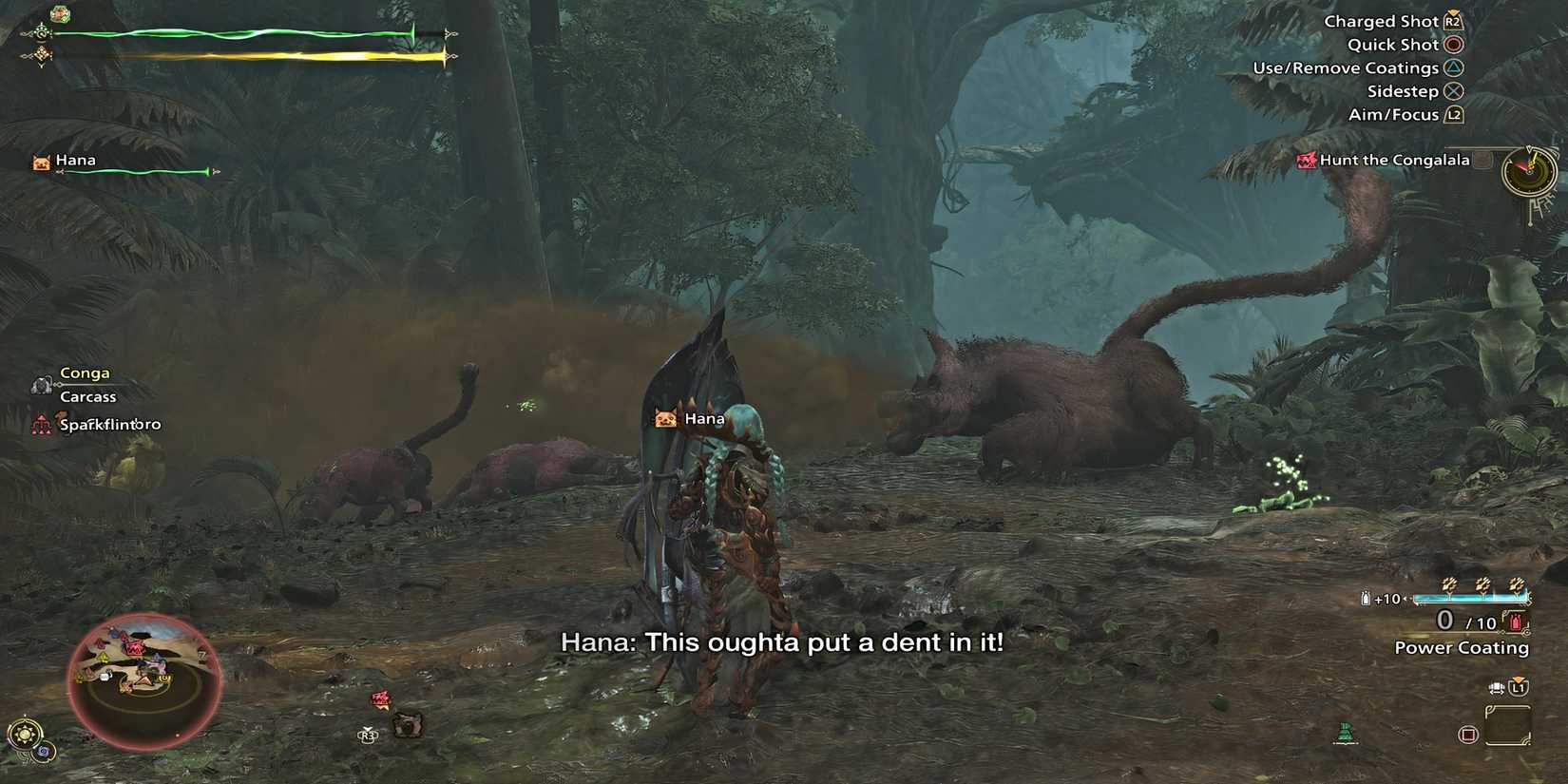This screenshot has width=1568, height=784.
Task: Click the cyan coating capacity bar
Action: (x=1471, y=596)
